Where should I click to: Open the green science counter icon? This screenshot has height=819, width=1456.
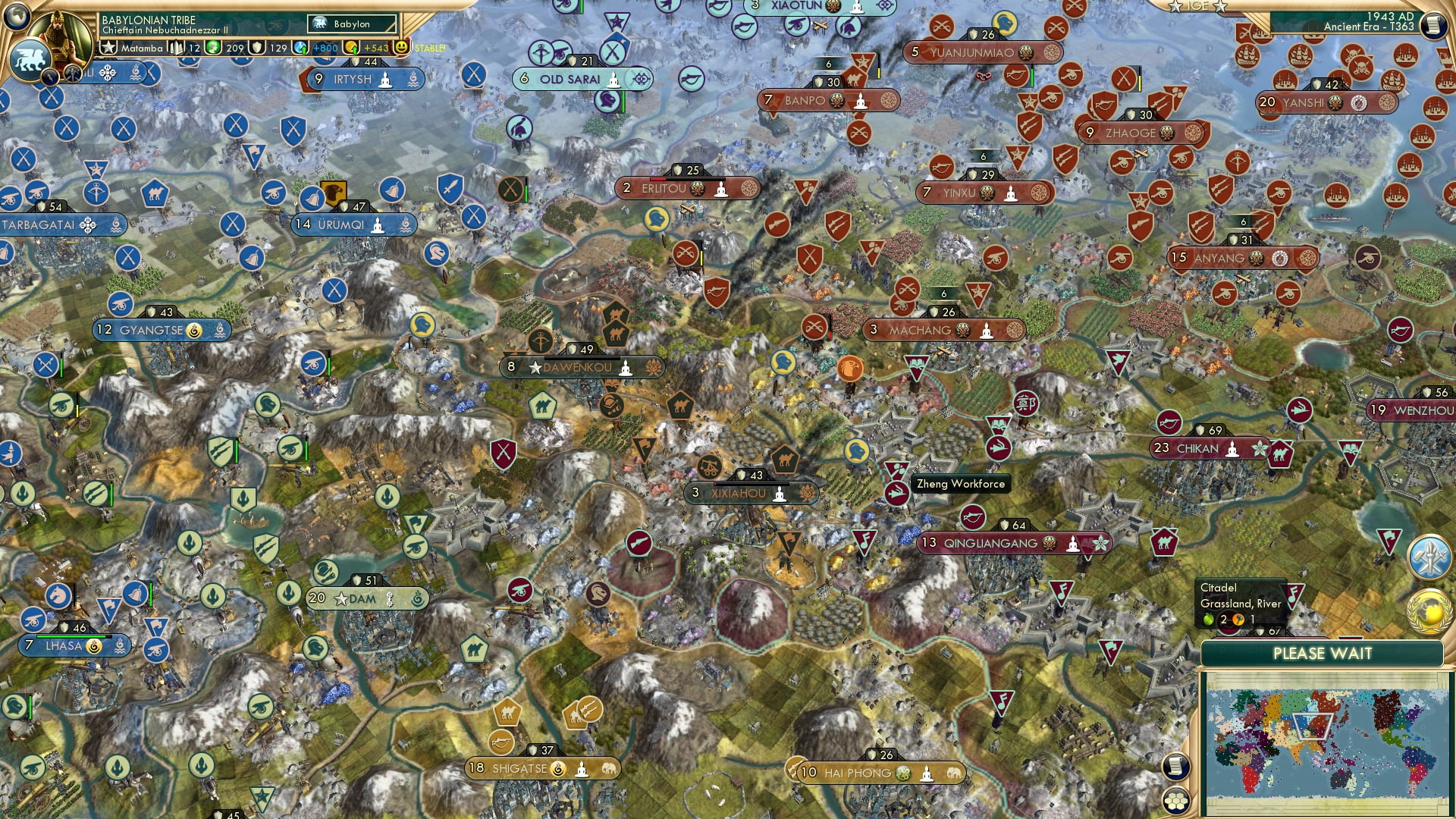(x=212, y=47)
